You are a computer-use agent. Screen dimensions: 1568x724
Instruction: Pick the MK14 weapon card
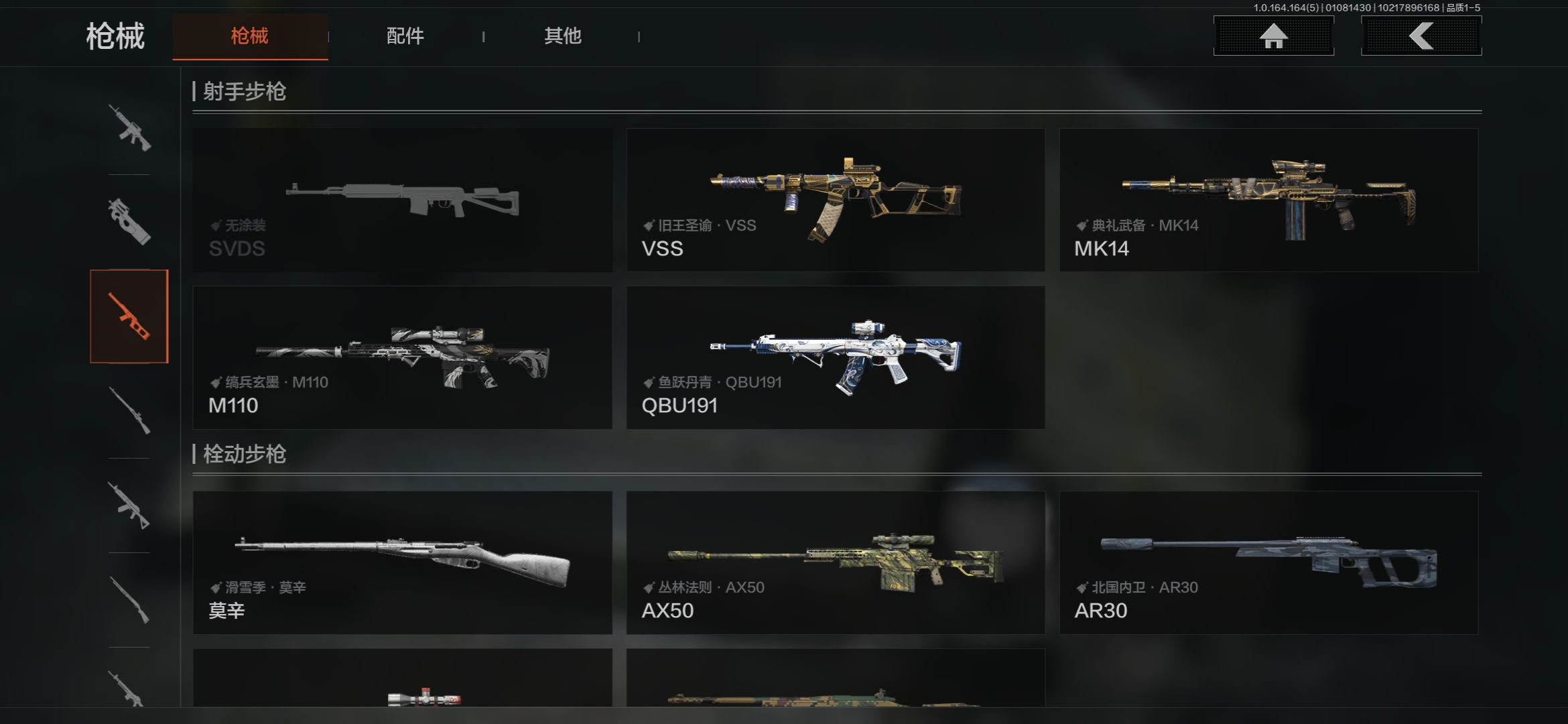click(1268, 200)
